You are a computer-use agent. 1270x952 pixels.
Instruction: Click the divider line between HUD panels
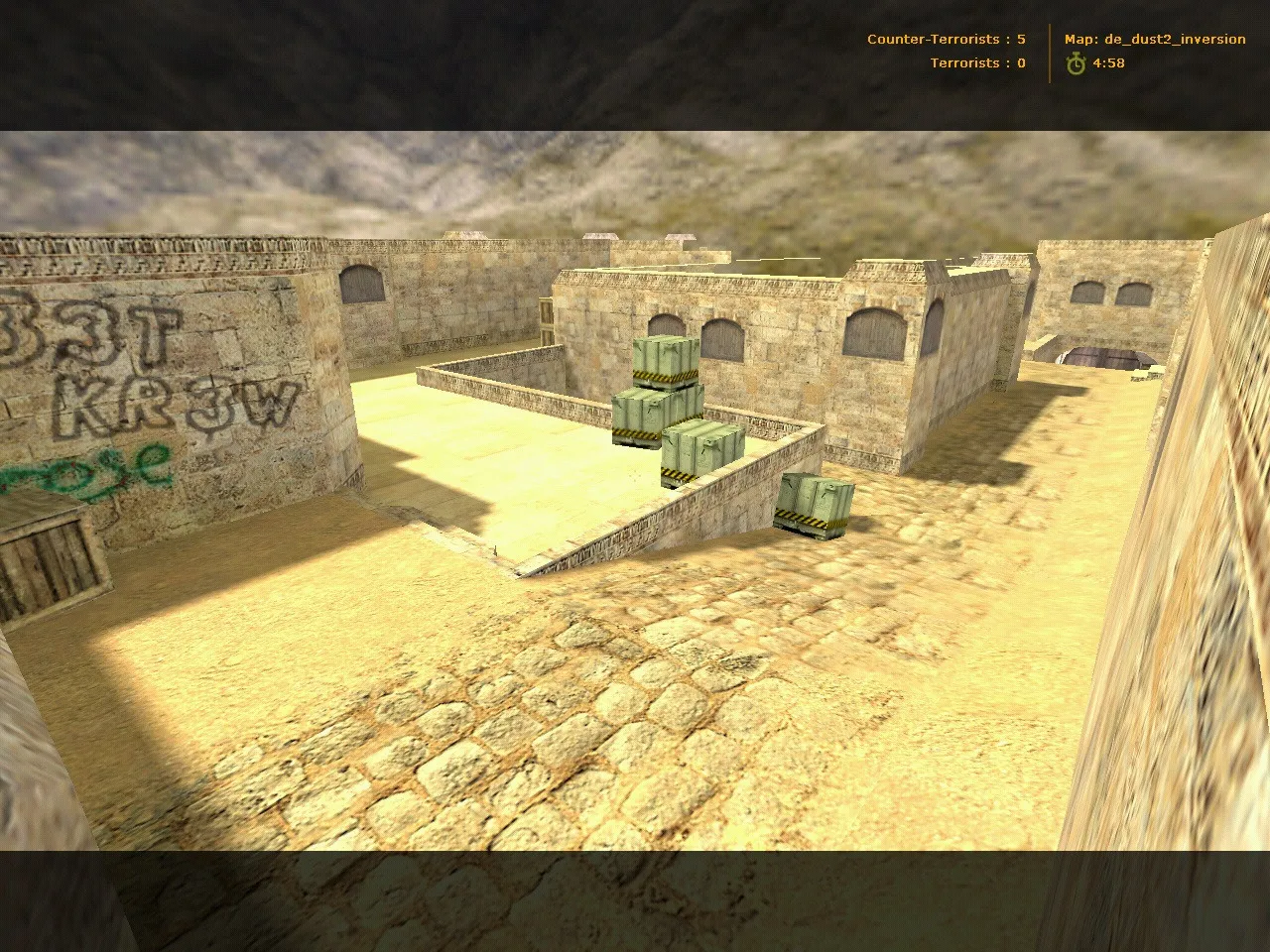click(1049, 51)
